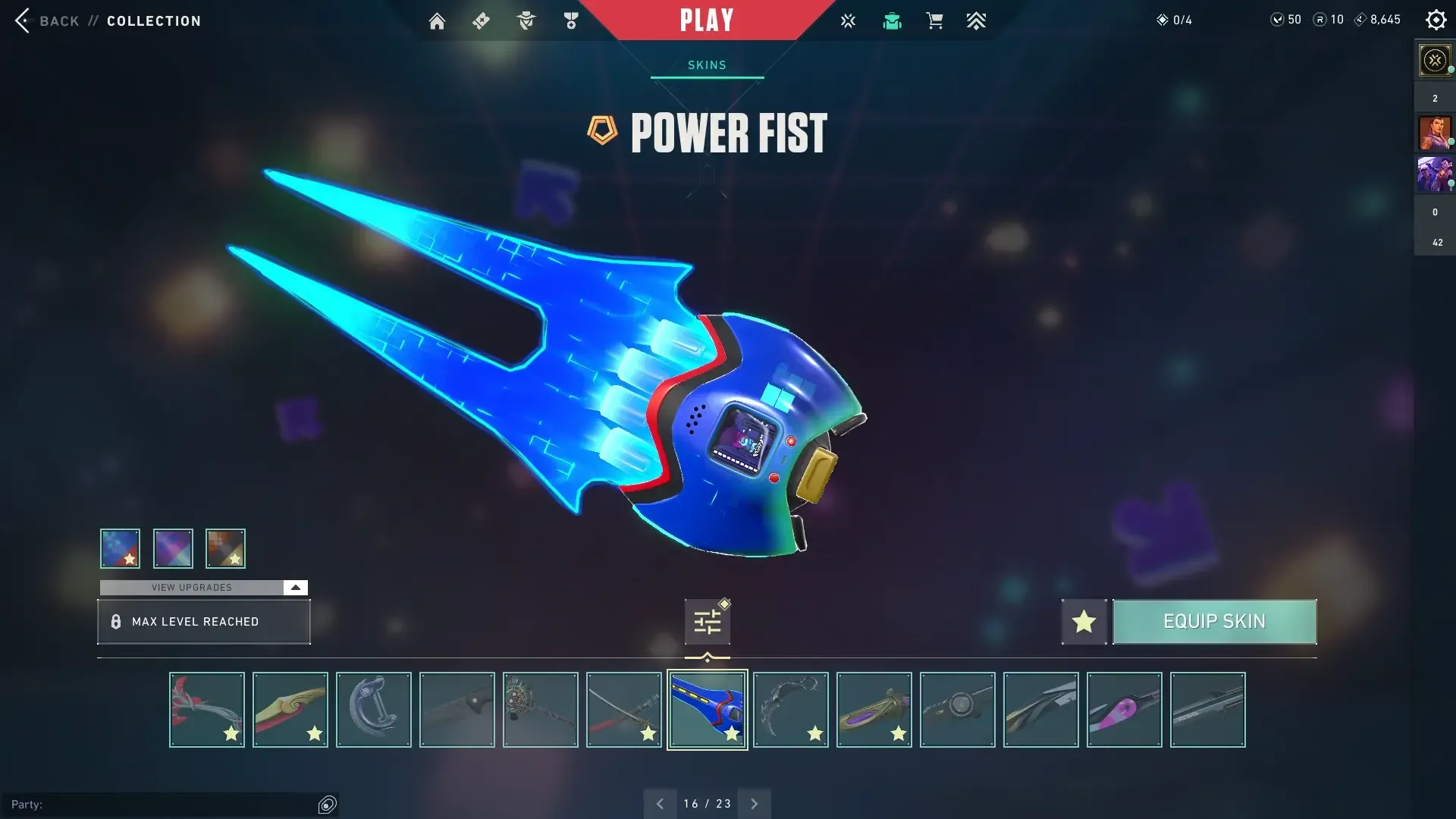Go to previous carousel page with left chevron

660,803
